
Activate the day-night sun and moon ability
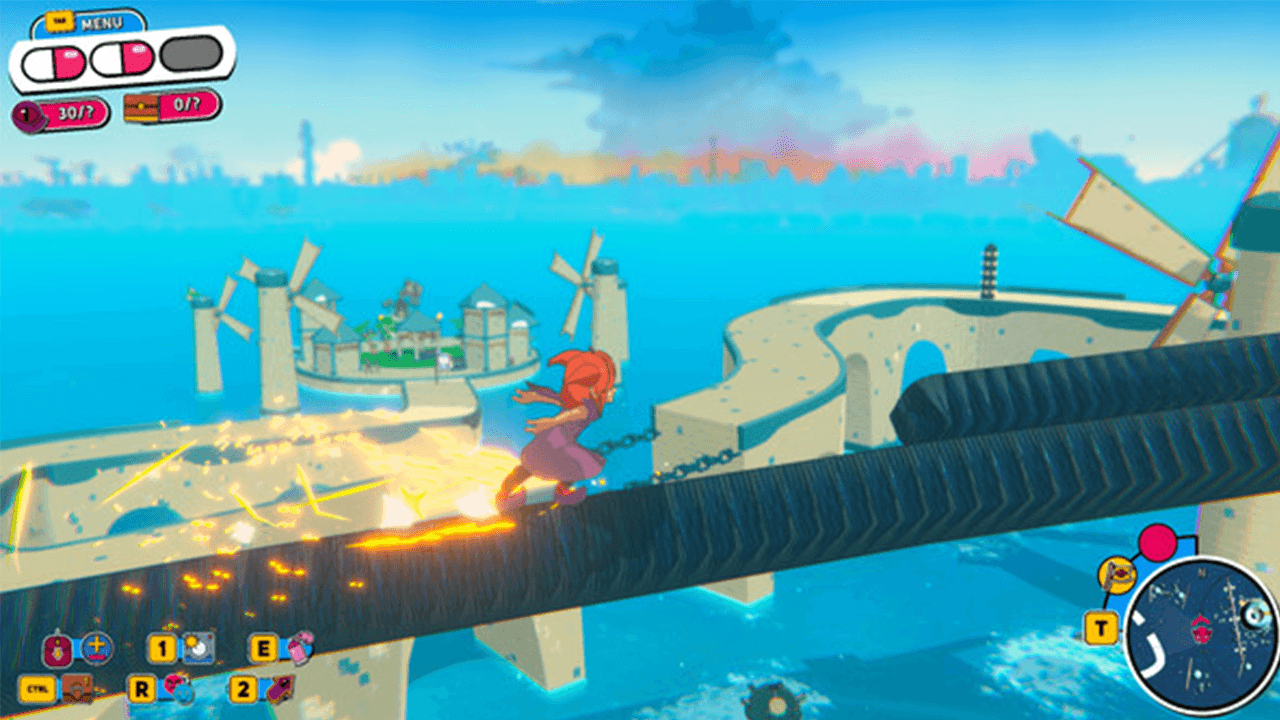click(x=196, y=649)
